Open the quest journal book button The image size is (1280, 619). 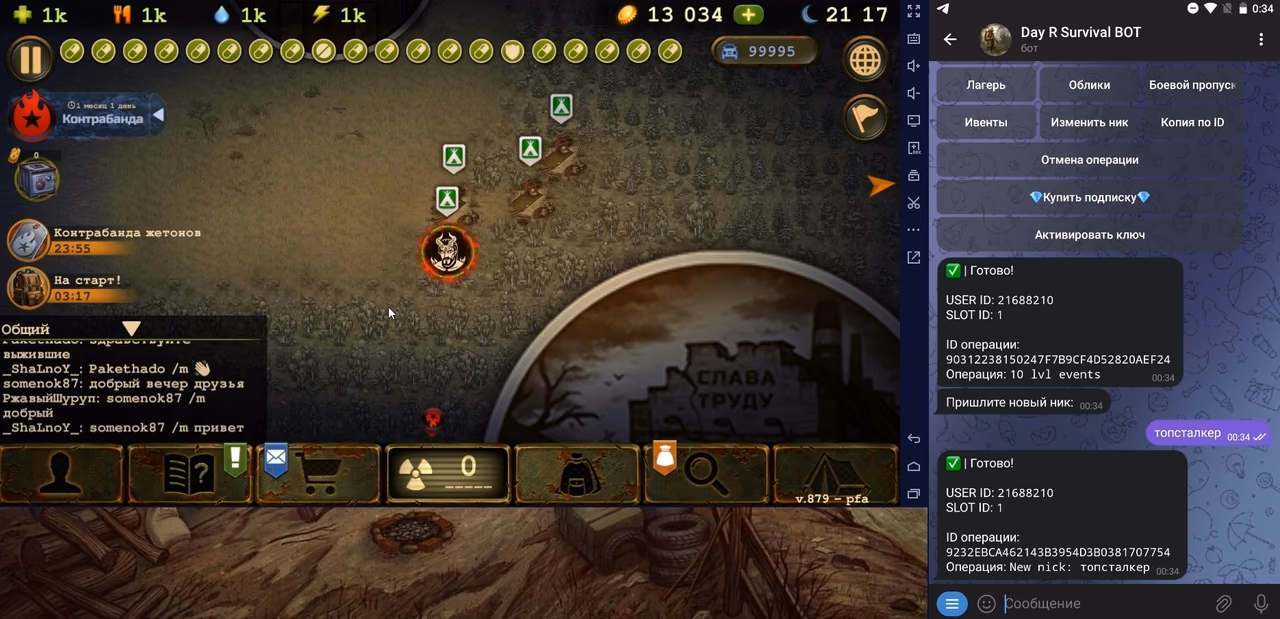(x=190, y=474)
